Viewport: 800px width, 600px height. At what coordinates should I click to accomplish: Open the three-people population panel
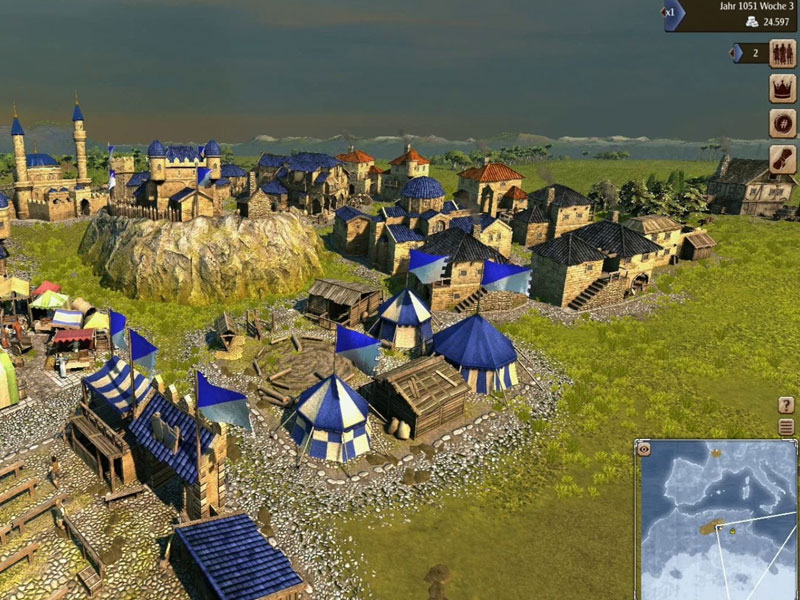point(782,53)
